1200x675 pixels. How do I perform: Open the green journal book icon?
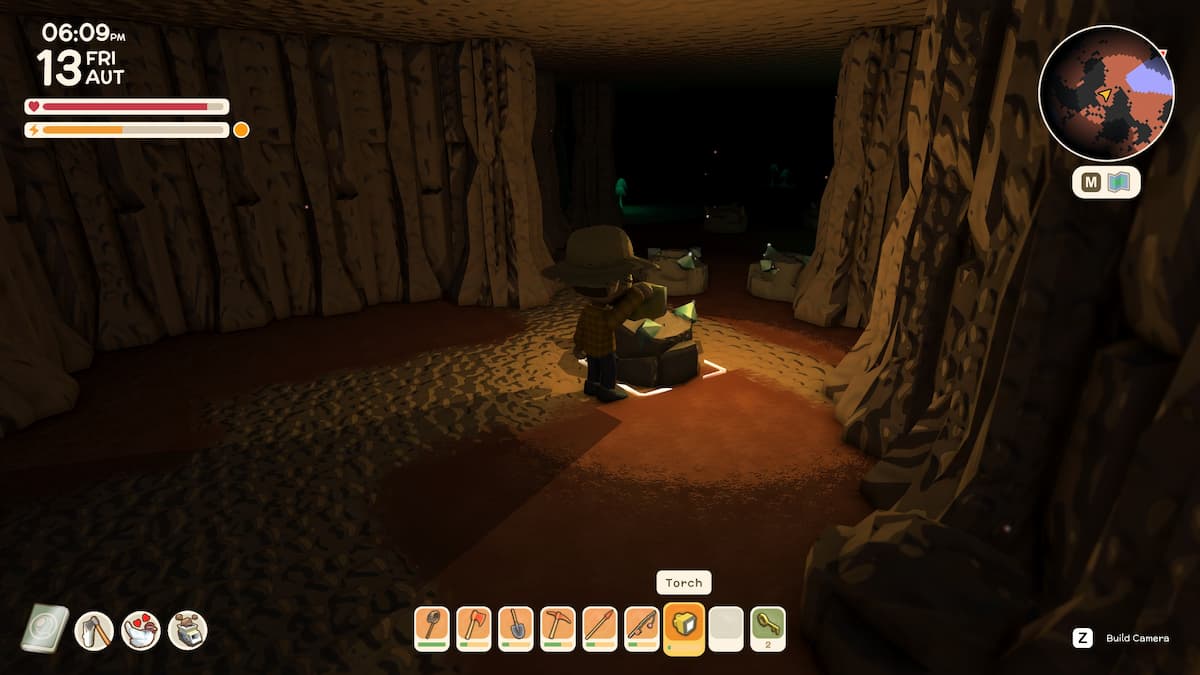(x=45, y=629)
